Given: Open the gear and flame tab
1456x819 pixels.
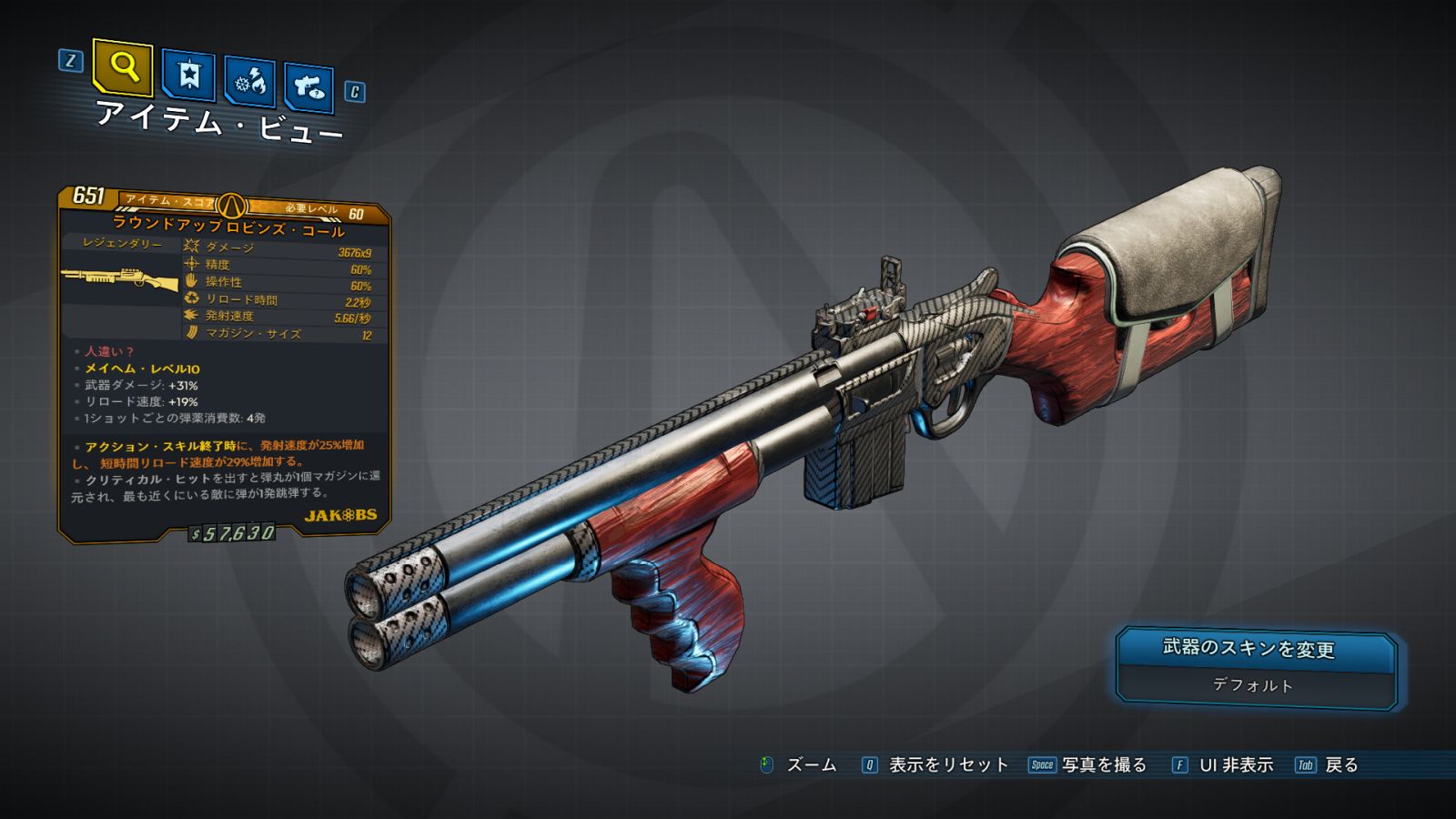Looking at the screenshot, I should click(x=249, y=83).
